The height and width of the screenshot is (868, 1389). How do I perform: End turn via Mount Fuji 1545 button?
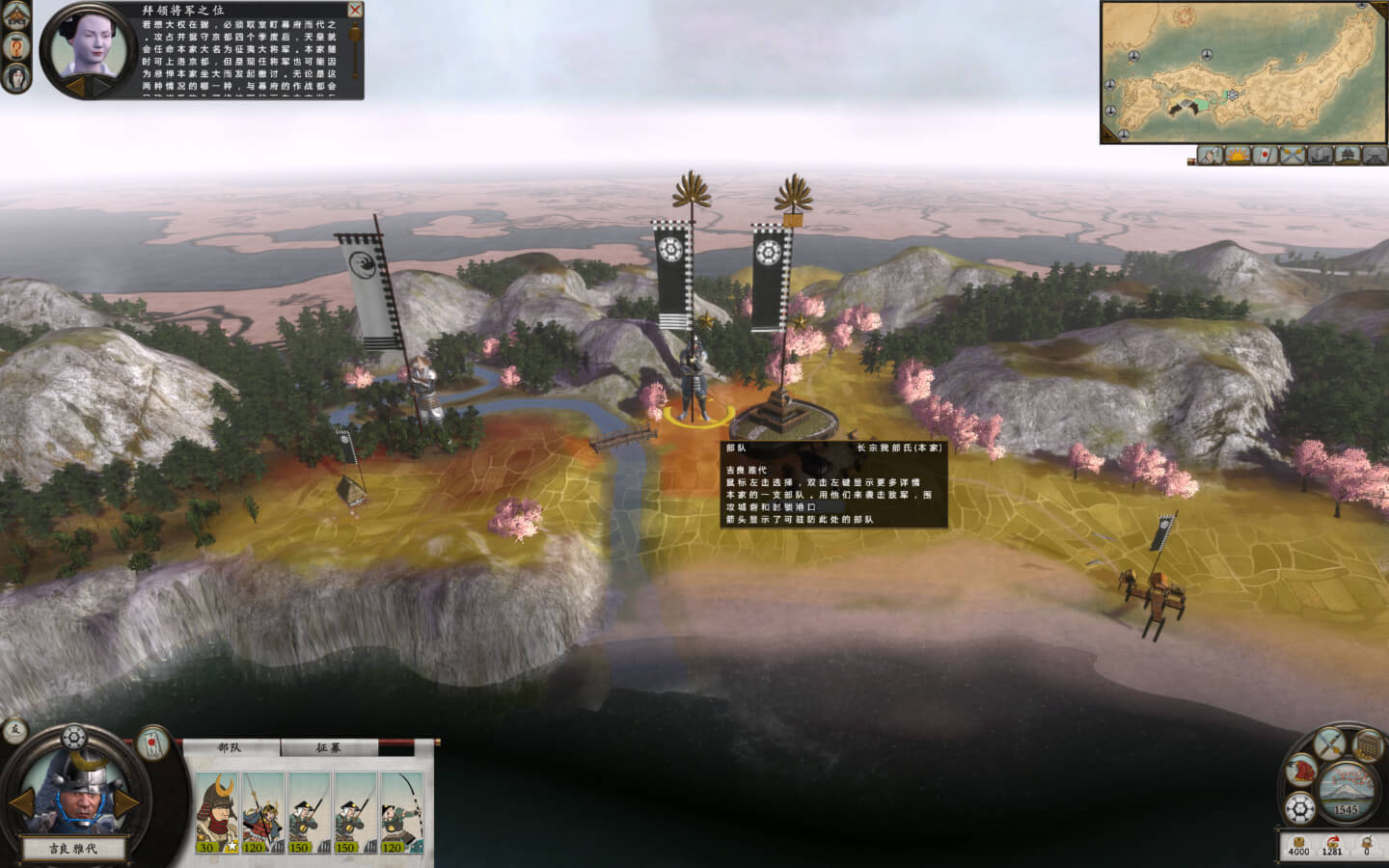tap(1347, 791)
